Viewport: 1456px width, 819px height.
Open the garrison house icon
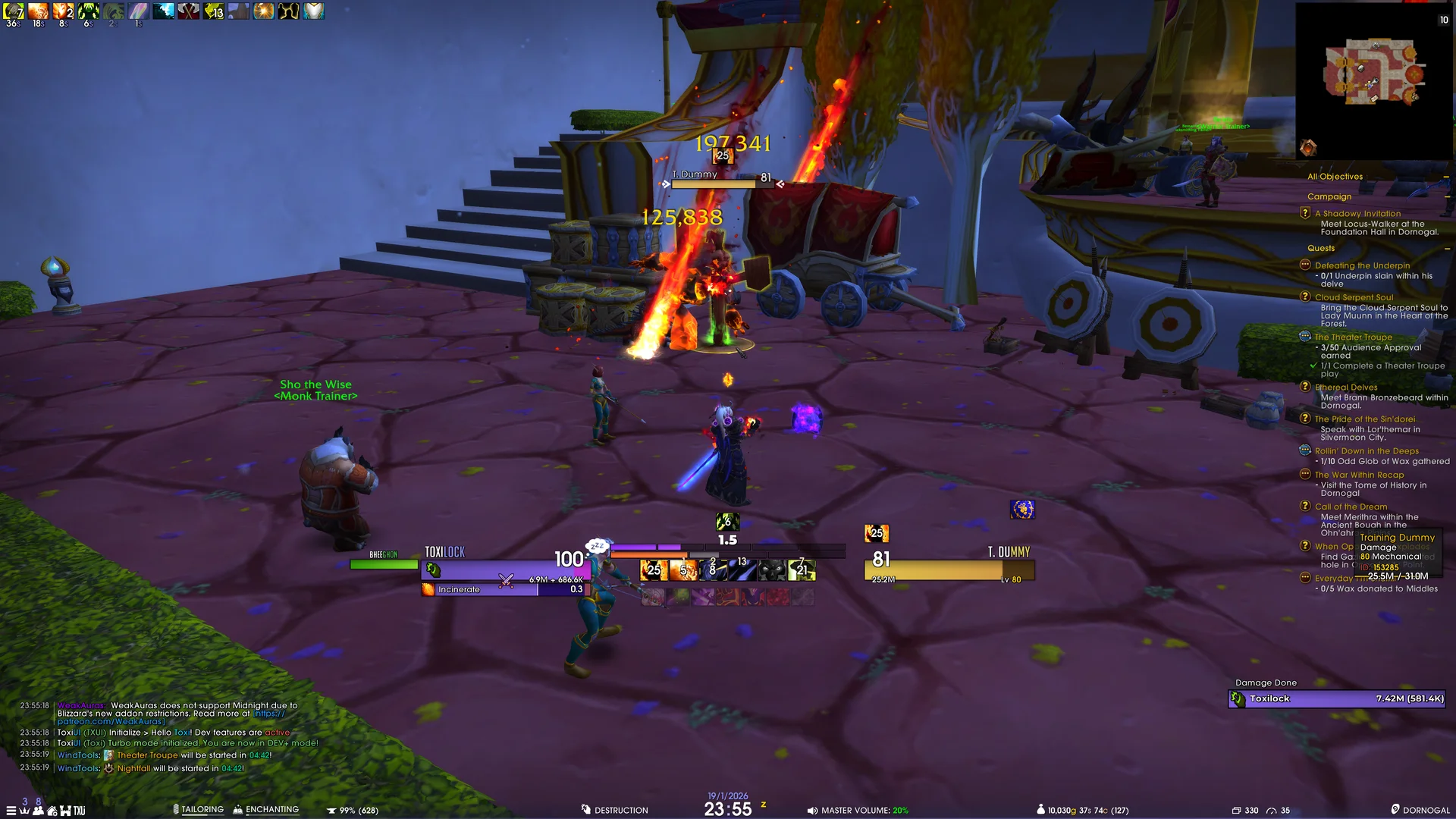[x=52, y=809]
